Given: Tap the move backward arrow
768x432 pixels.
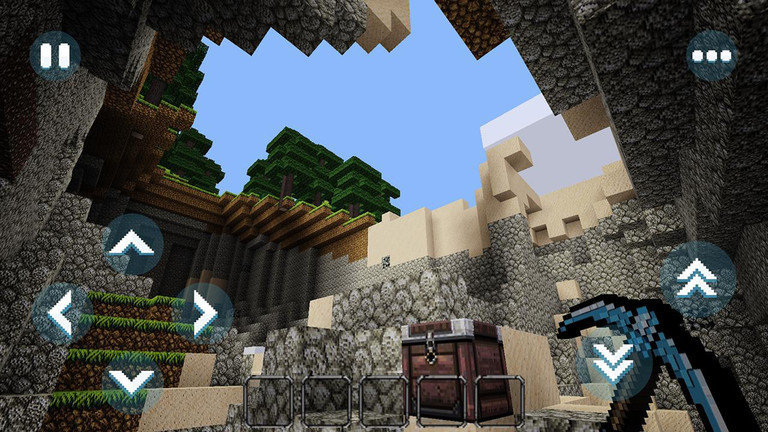Looking at the screenshot, I should 133,381.
